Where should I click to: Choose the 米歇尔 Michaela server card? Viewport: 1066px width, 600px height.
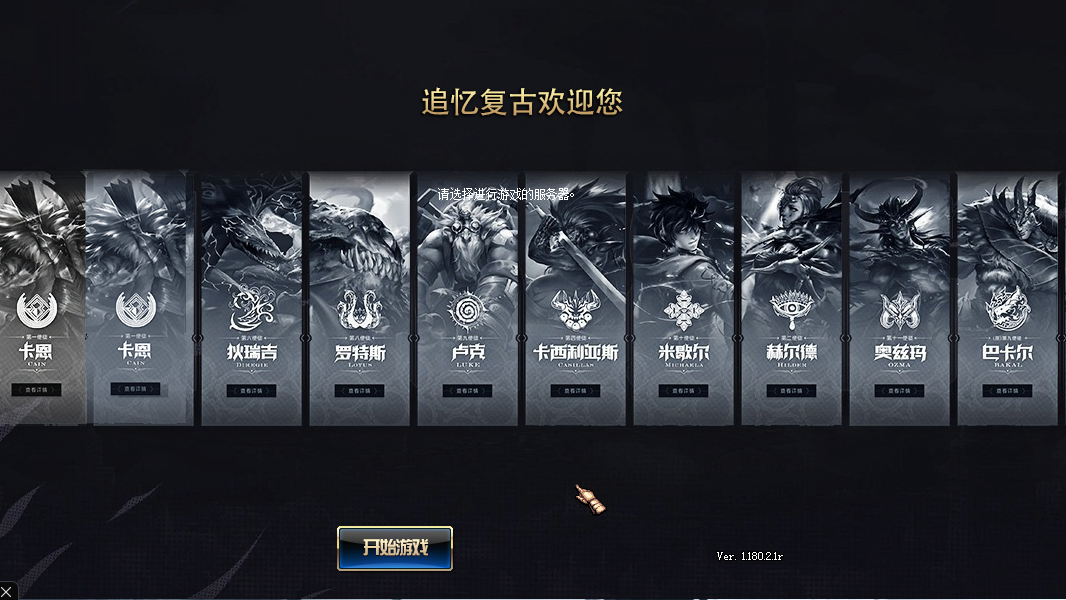click(x=683, y=300)
